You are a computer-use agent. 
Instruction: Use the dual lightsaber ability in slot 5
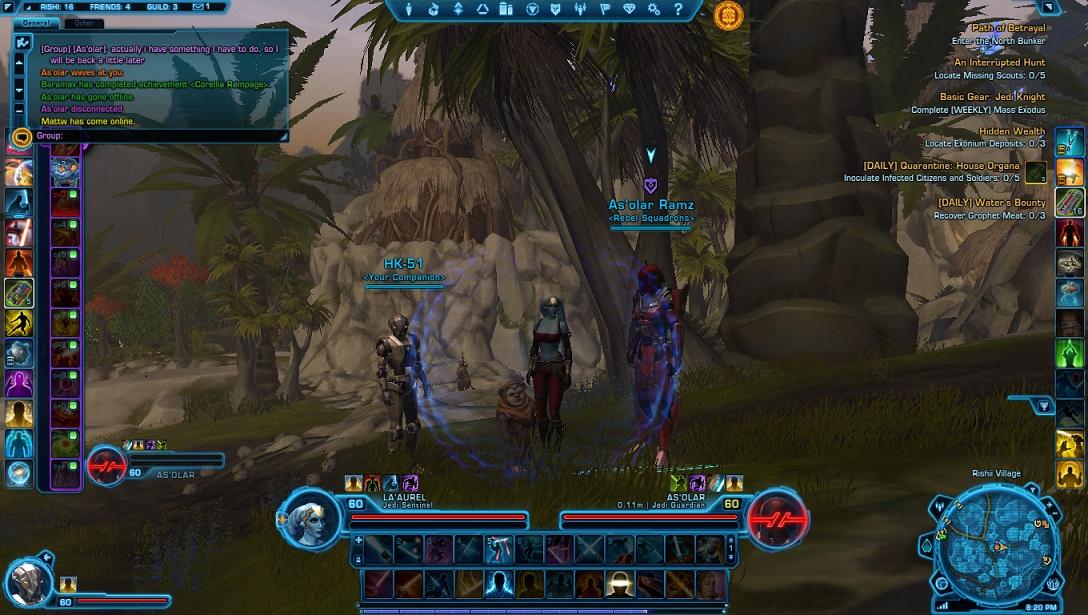click(x=498, y=548)
